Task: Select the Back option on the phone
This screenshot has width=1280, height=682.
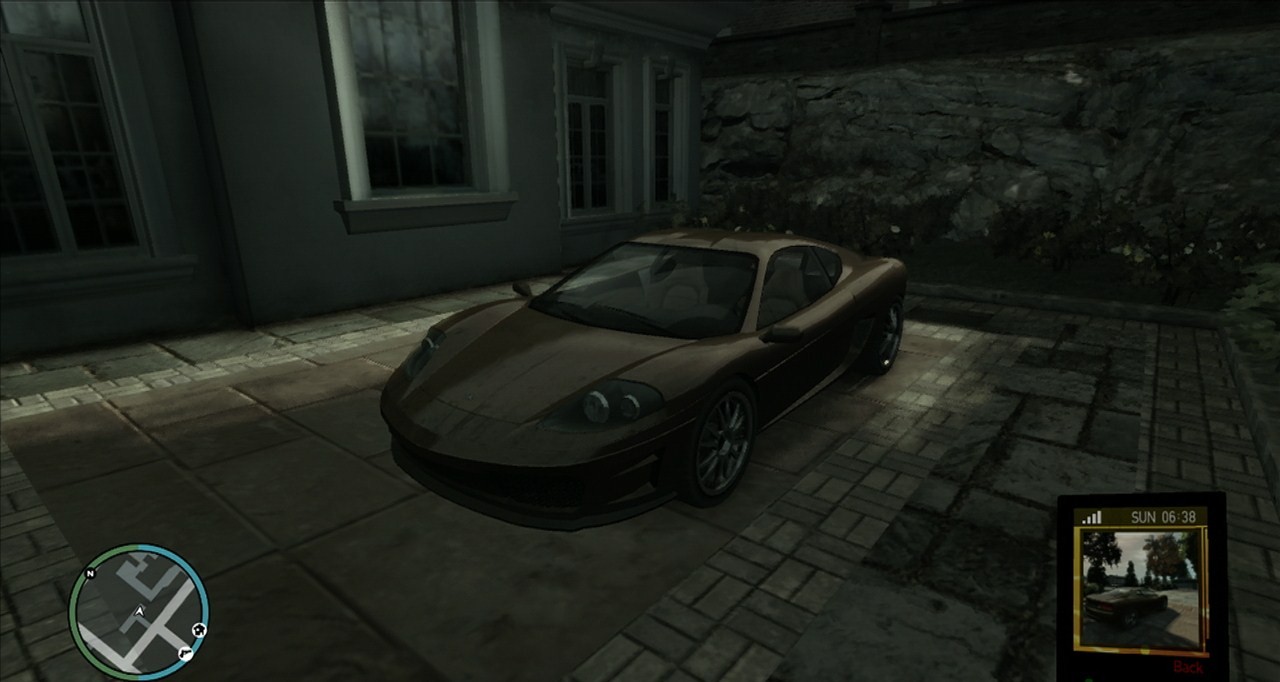Action: tap(1188, 667)
